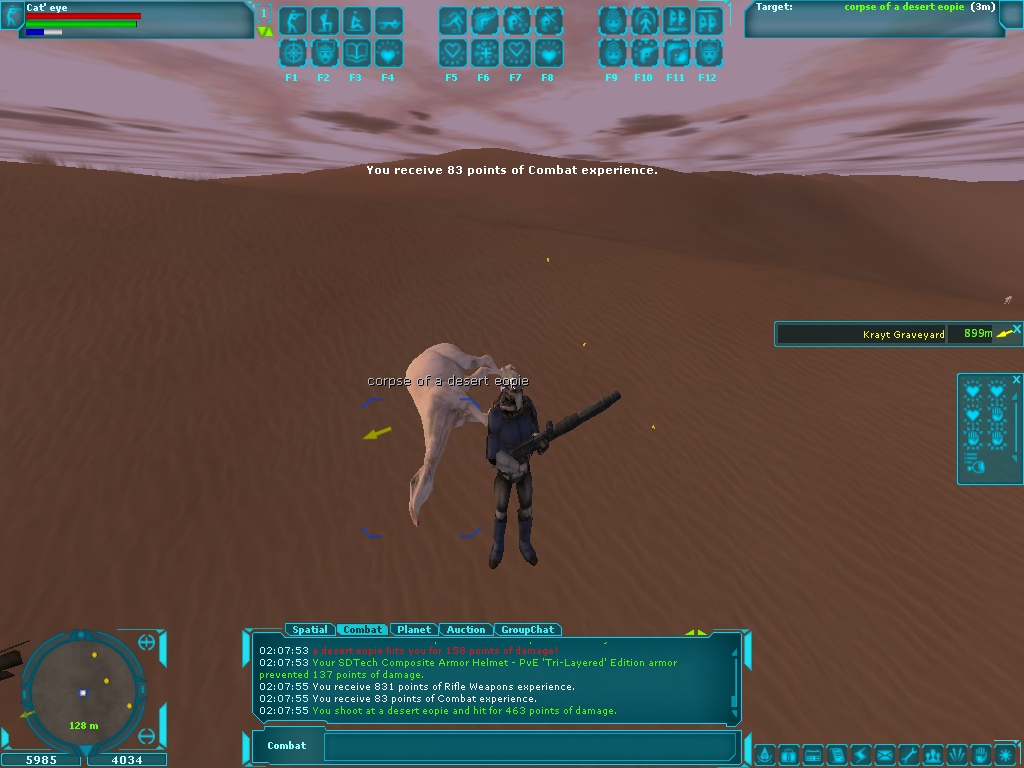Select the Auction chat tab
1024x768 pixels.
[x=466, y=630]
